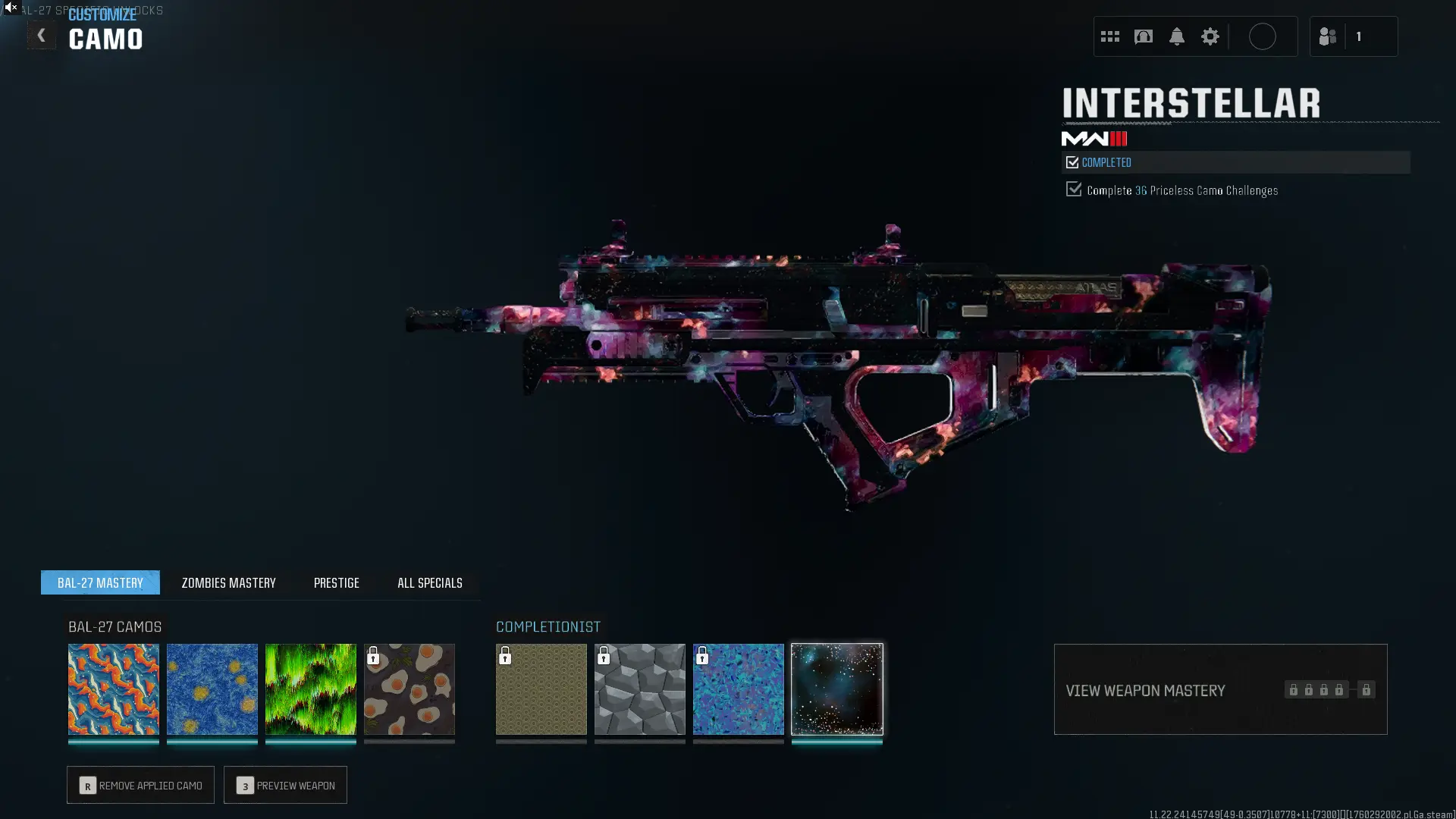The height and width of the screenshot is (819, 1456).
Task: Choose the blue swirl starry camo
Action: pos(212,689)
